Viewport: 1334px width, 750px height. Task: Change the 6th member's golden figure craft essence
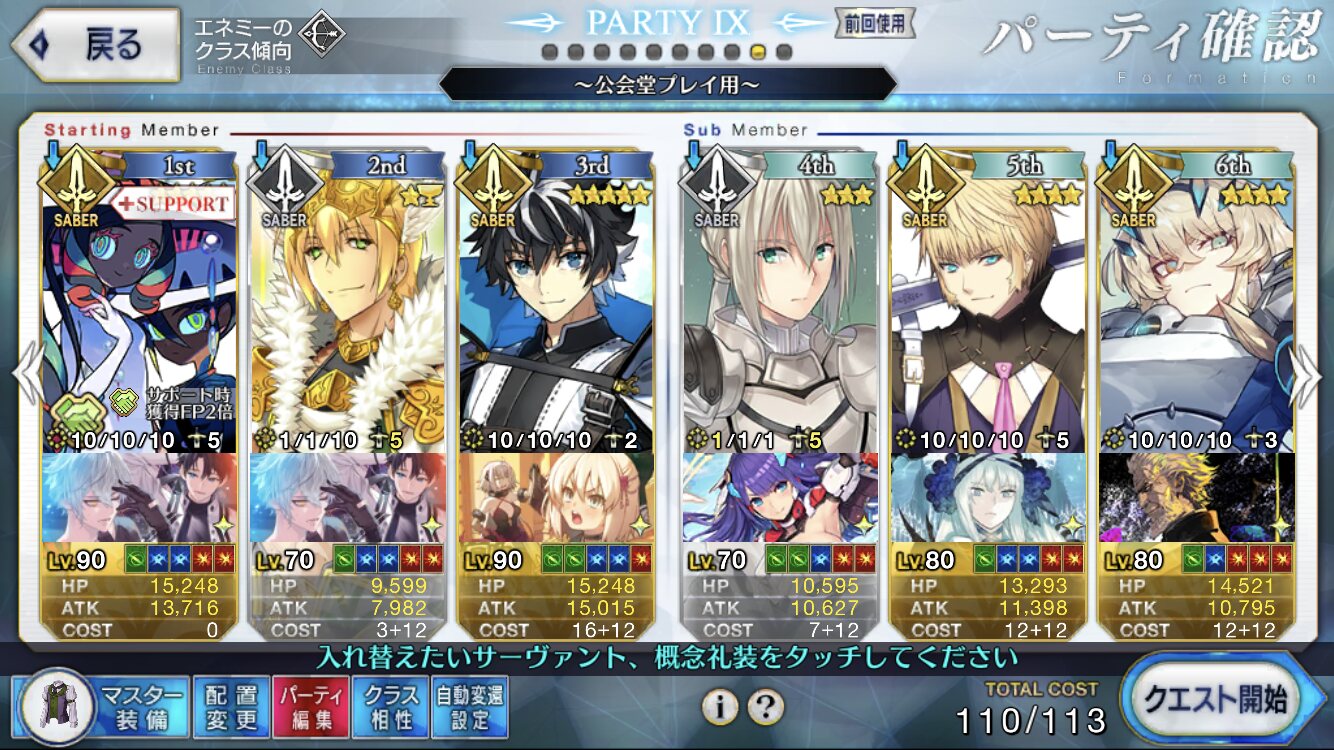click(x=1196, y=497)
